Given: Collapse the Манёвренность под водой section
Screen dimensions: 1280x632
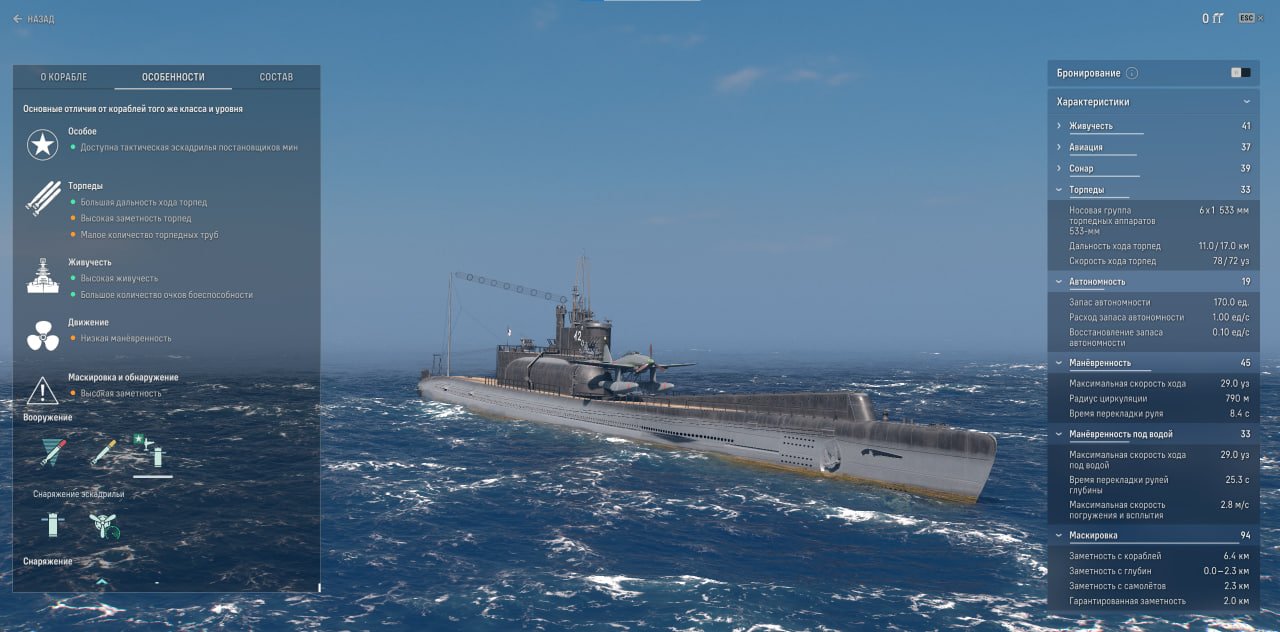Looking at the screenshot, I should pyautogui.click(x=1120, y=434).
